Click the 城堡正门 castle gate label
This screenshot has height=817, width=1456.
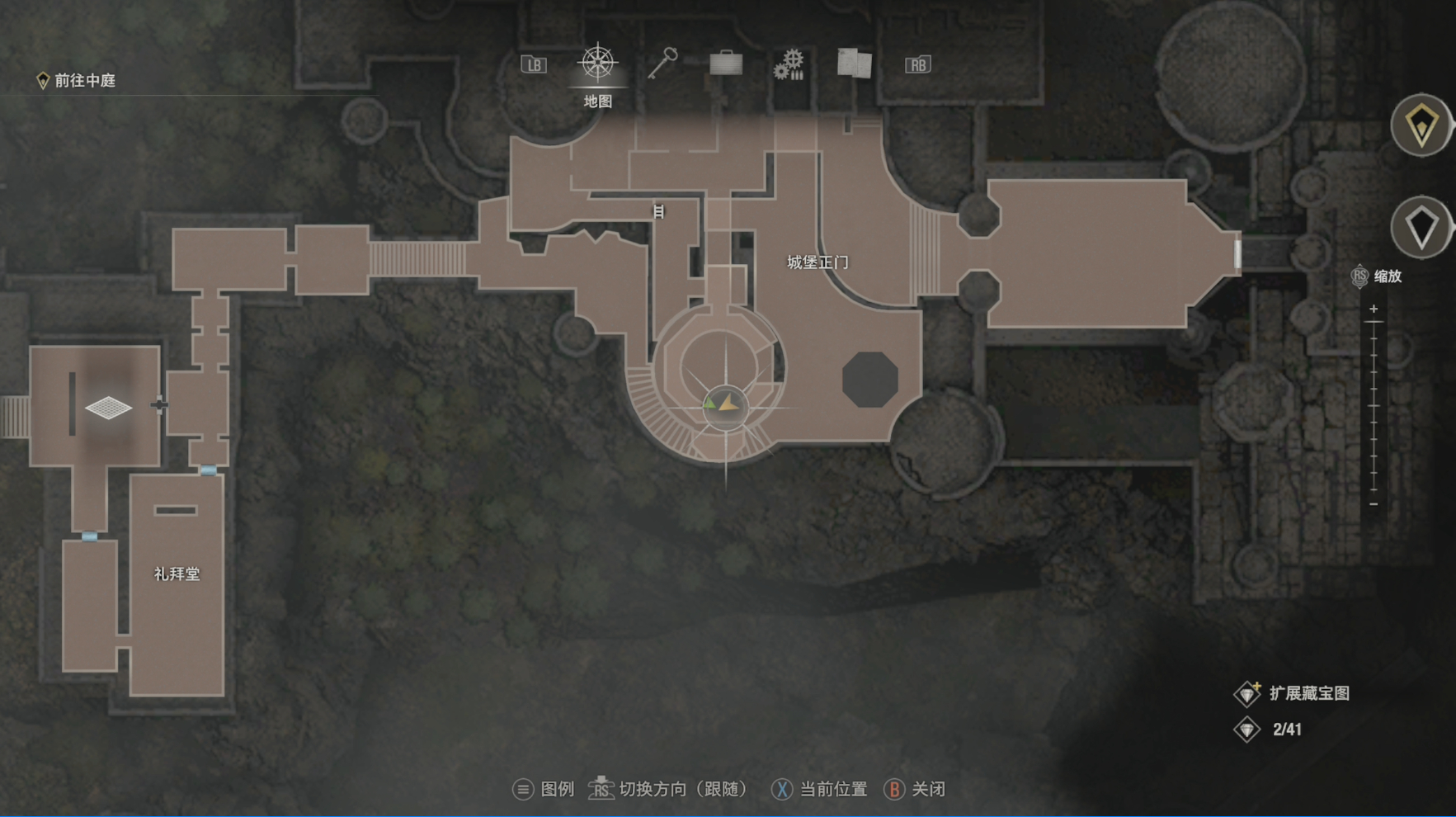pyautogui.click(x=818, y=262)
